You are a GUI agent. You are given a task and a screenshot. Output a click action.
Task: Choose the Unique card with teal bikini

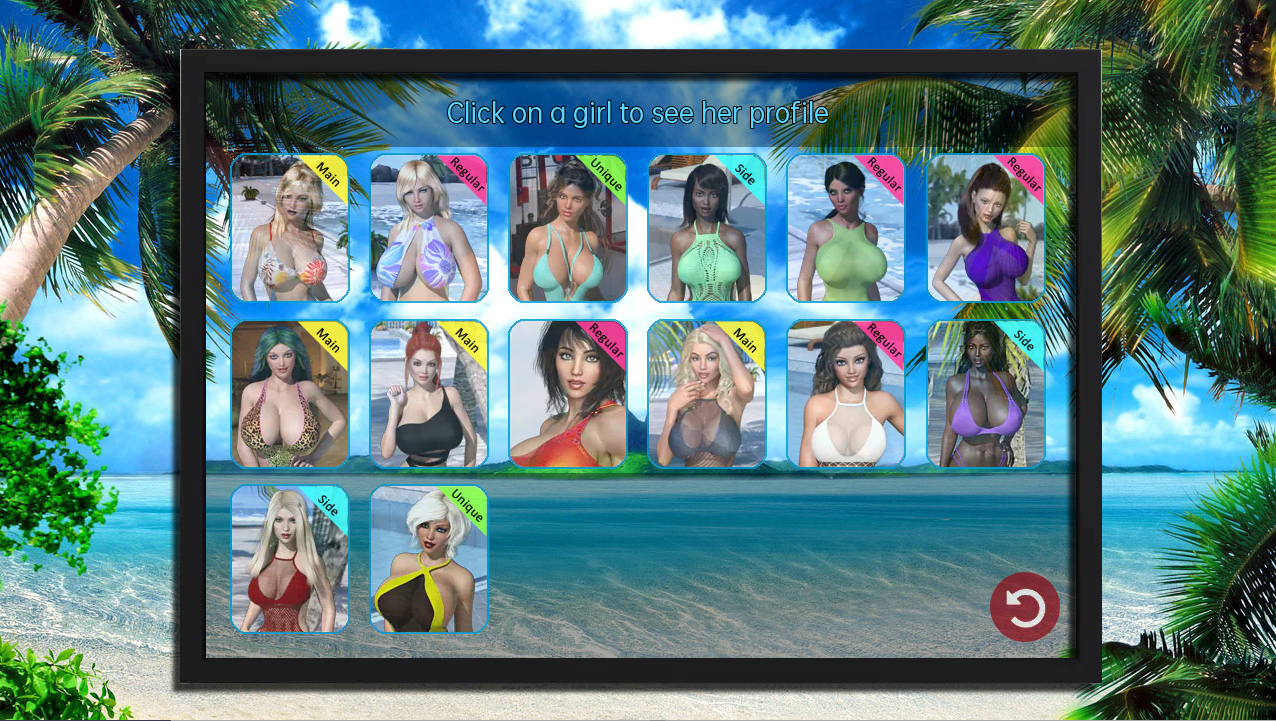(568, 228)
